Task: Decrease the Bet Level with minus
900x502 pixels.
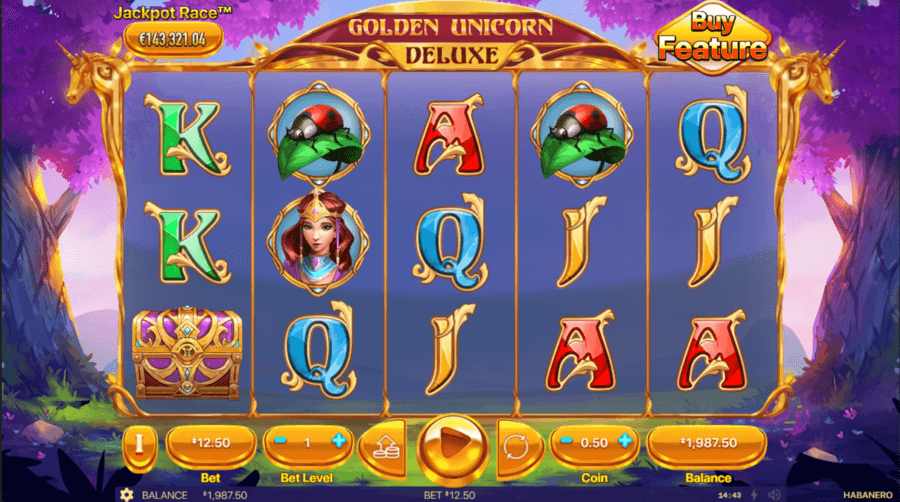Action: tap(280, 441)
